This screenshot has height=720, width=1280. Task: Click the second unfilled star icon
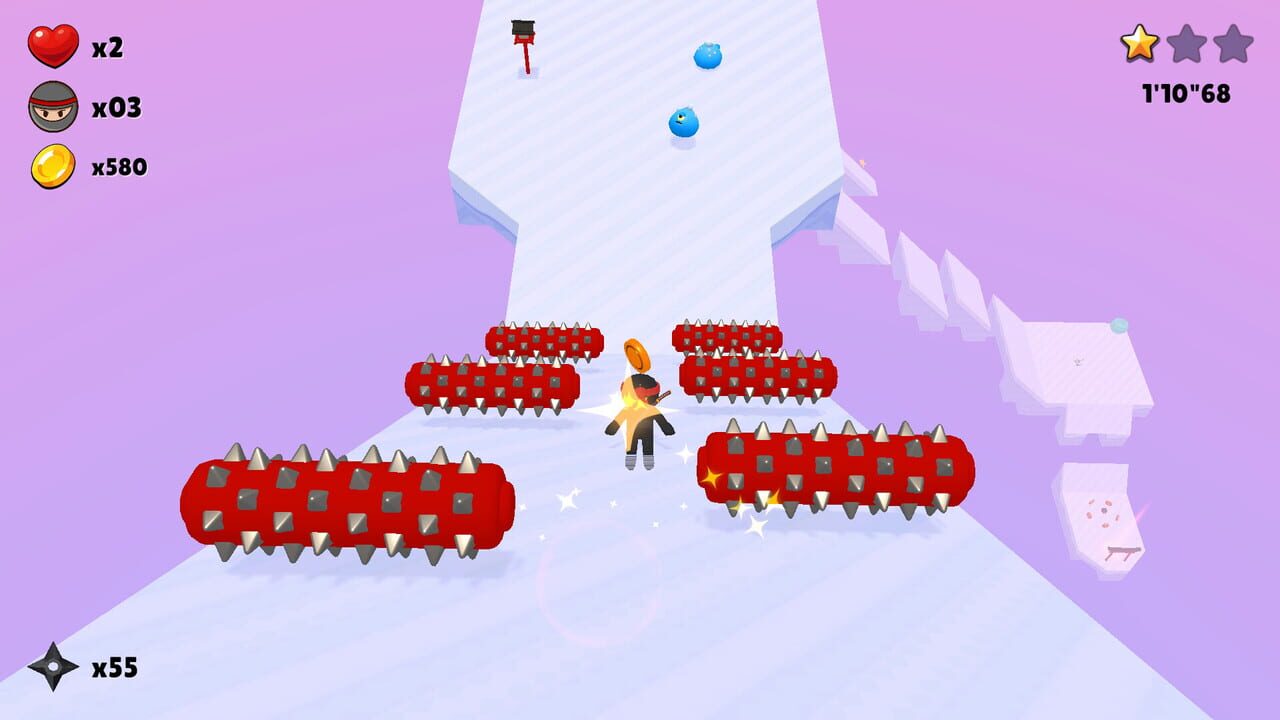(x=1187, y=44)
